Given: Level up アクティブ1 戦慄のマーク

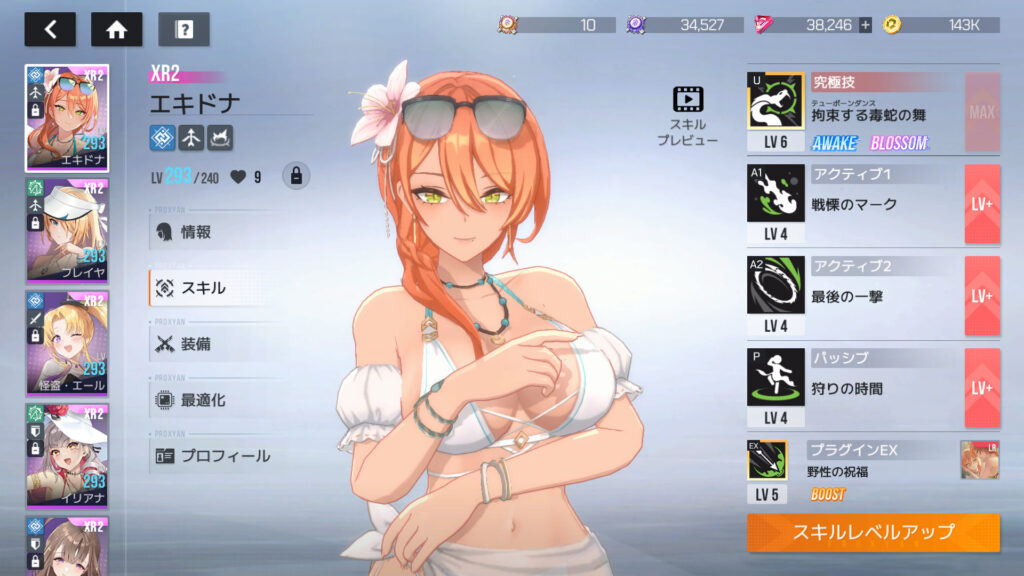Looking at the screenshot, I should point(981,204).
